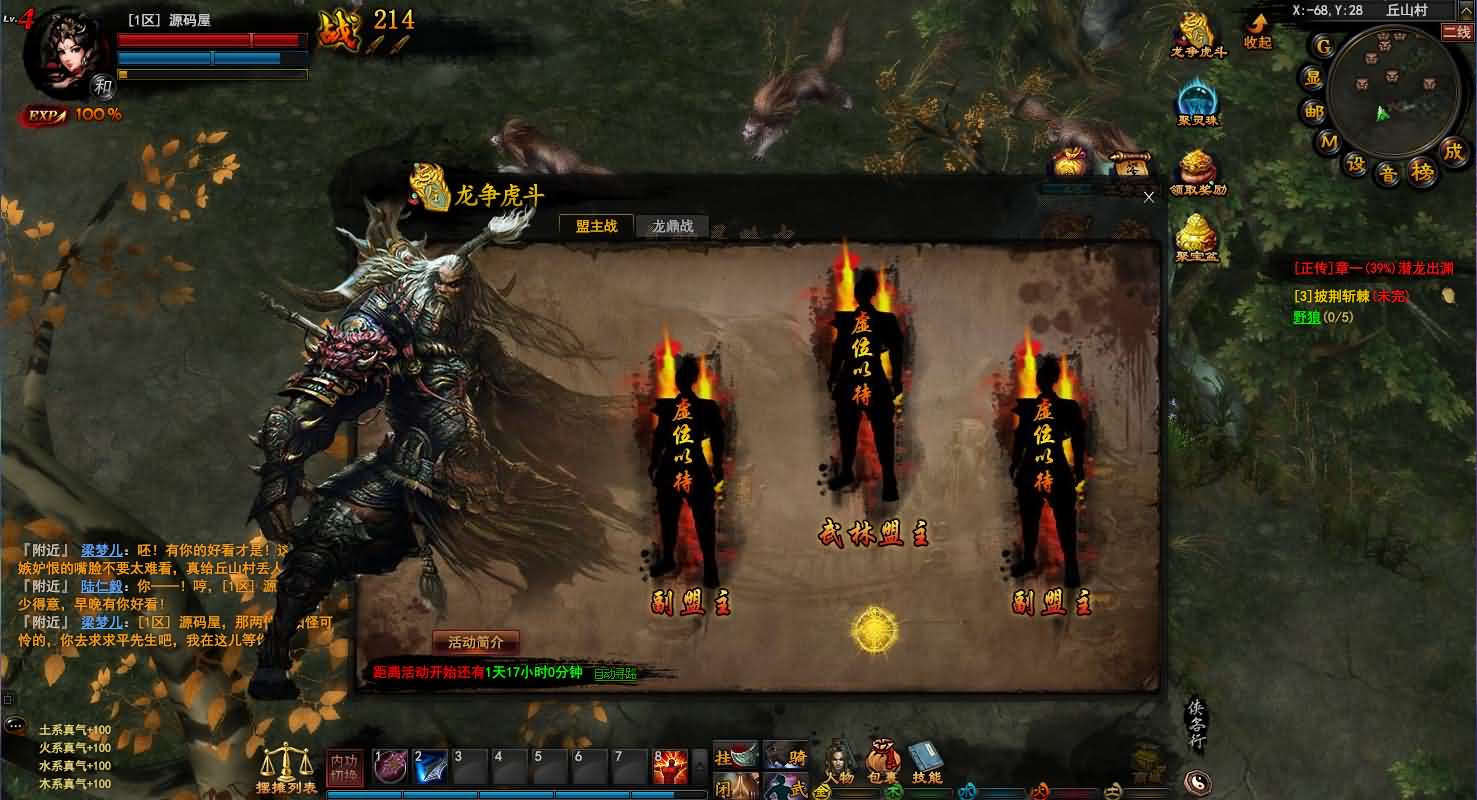Open the 活动简介 event introduction
Image resolution: width=1477 pixels, height=800 pixels.
(476, 642)
